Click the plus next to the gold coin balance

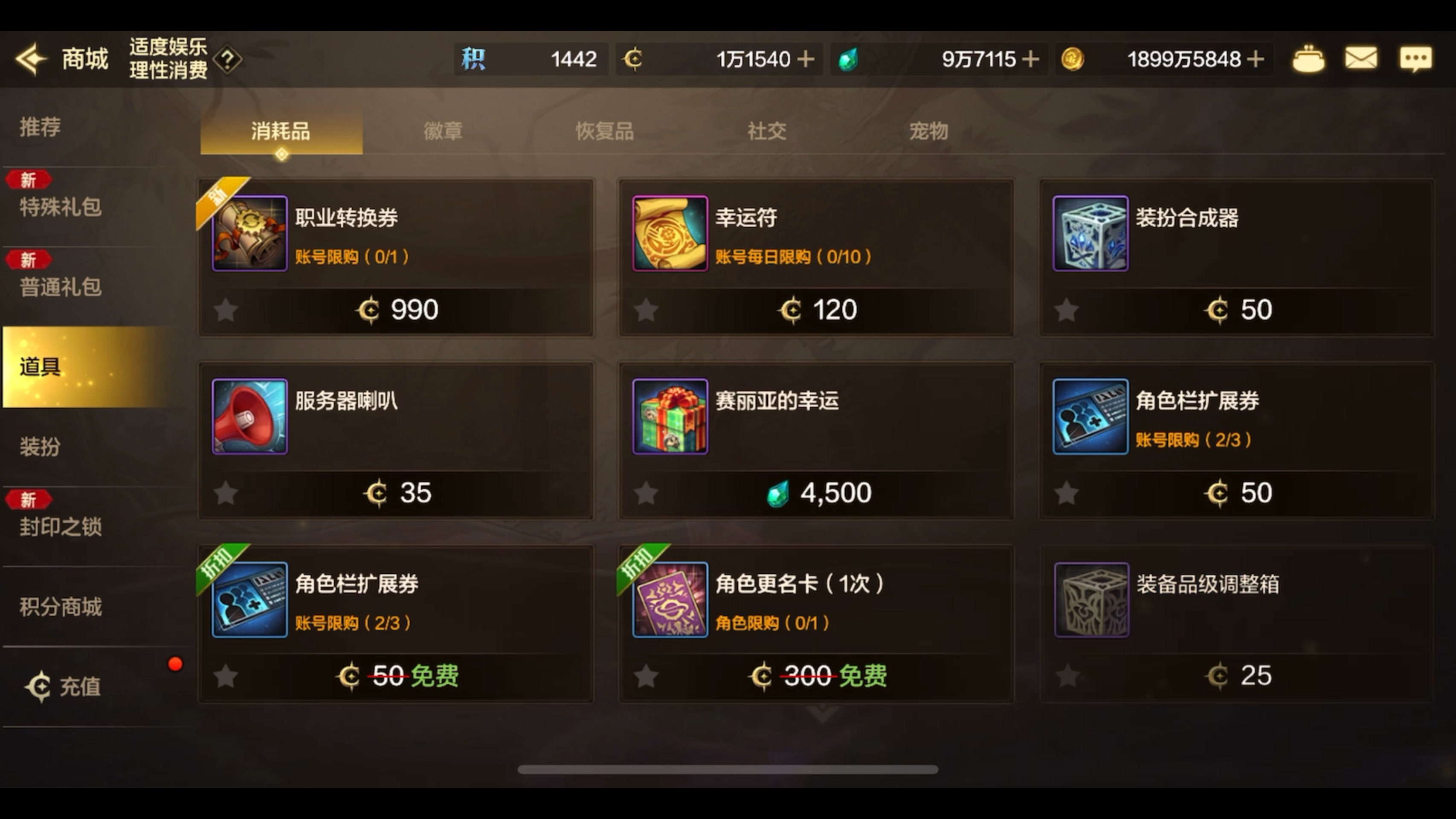[1256, 59]
